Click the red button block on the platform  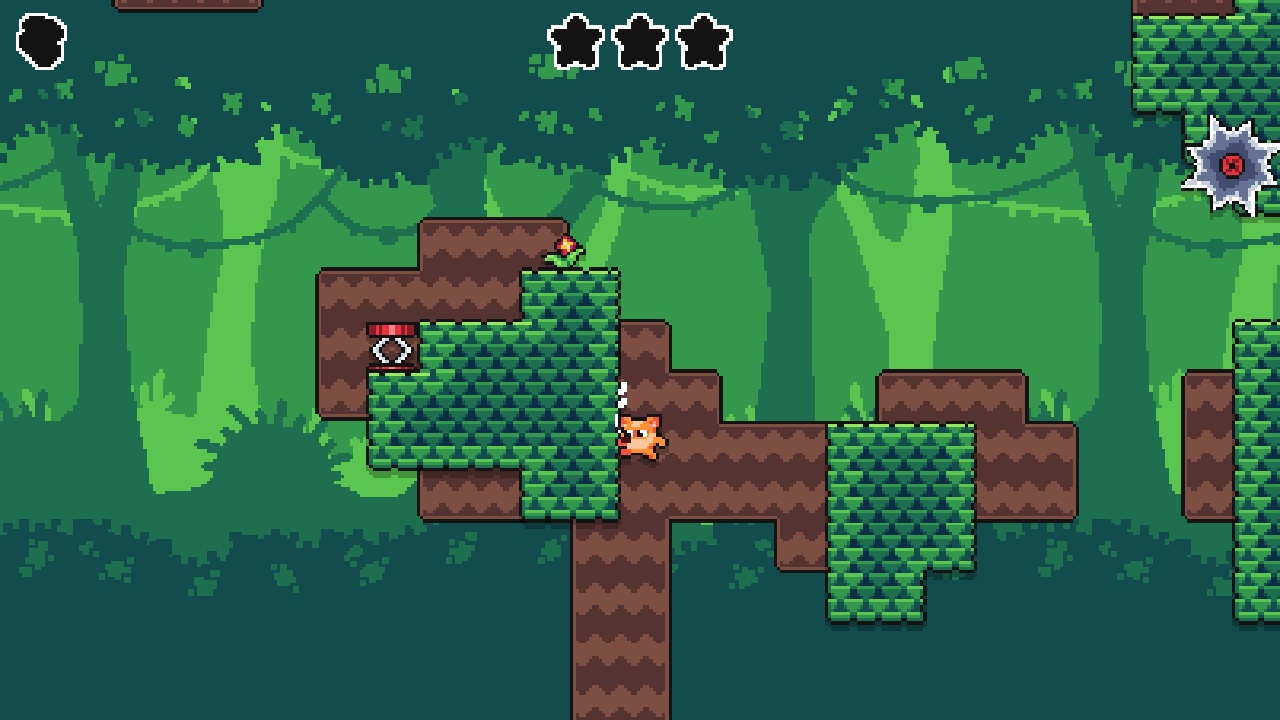pos(392,328)
